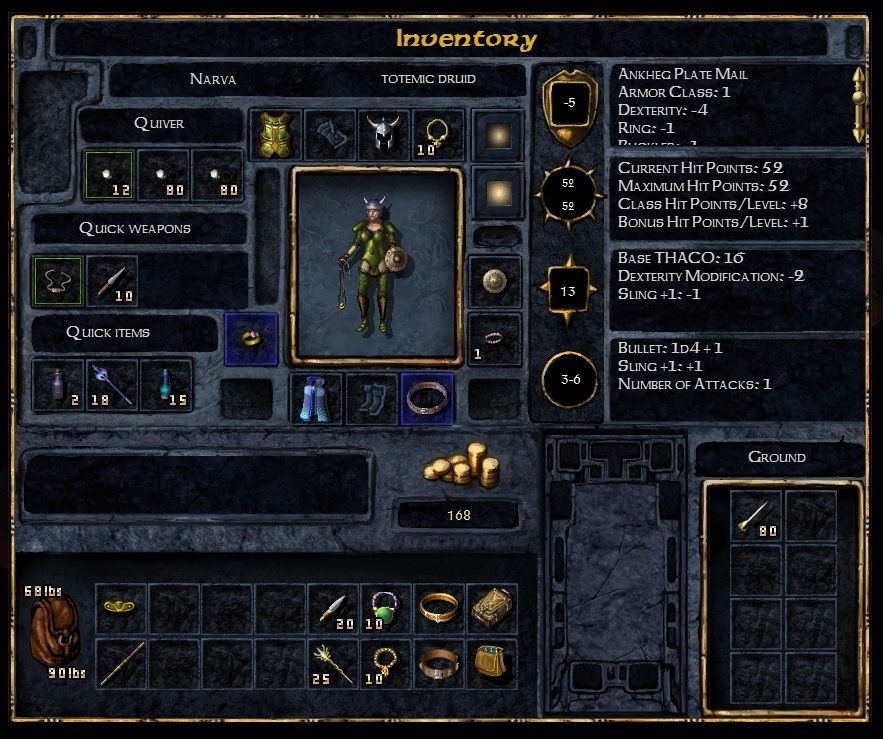This screenshot has height=739, width=883.
Task: Select the blue cloak equipment slot
Action: pos(316,399)
